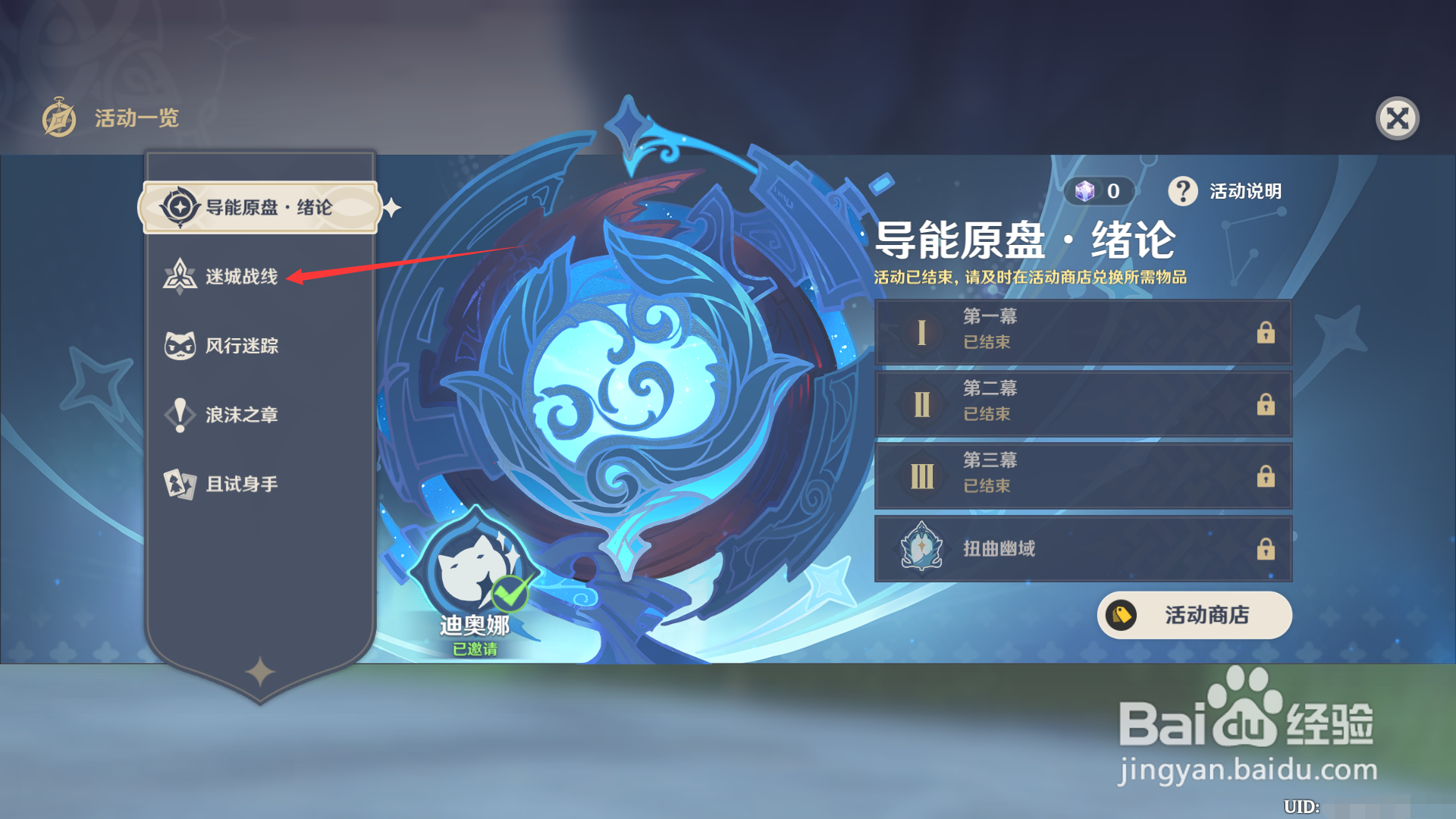The image size is (1456, 819).
Task: Select the 导能原盘·绪论 event icon
Action: [180, 206]
